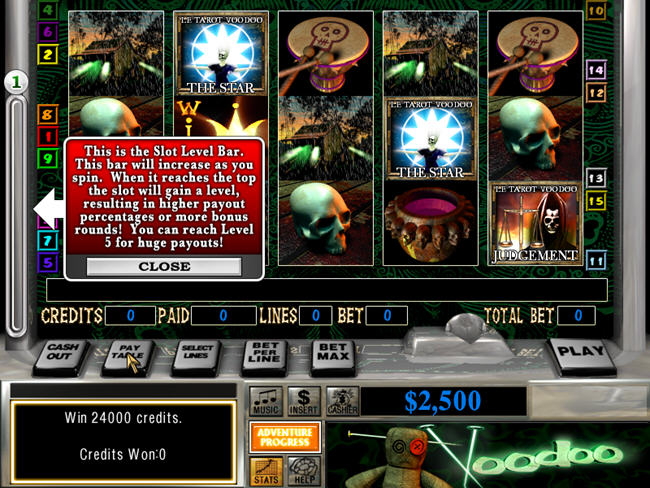Show the Stats panel

click(266, 468)
